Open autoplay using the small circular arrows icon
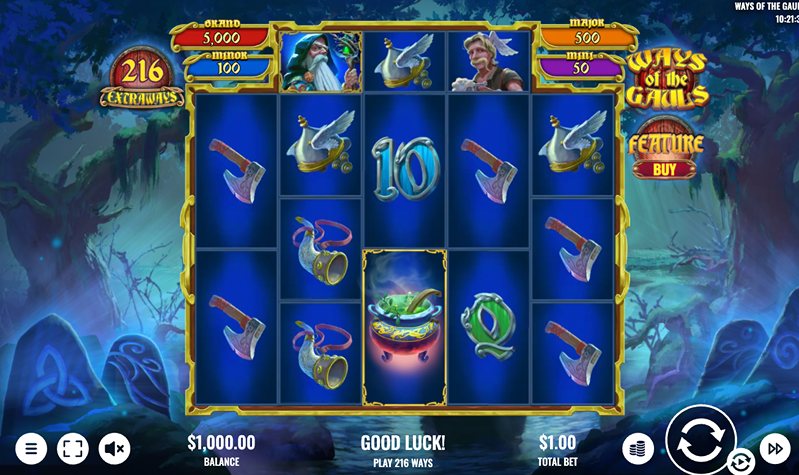The width and height of the screenshot is (799, 475). point(741,461)
